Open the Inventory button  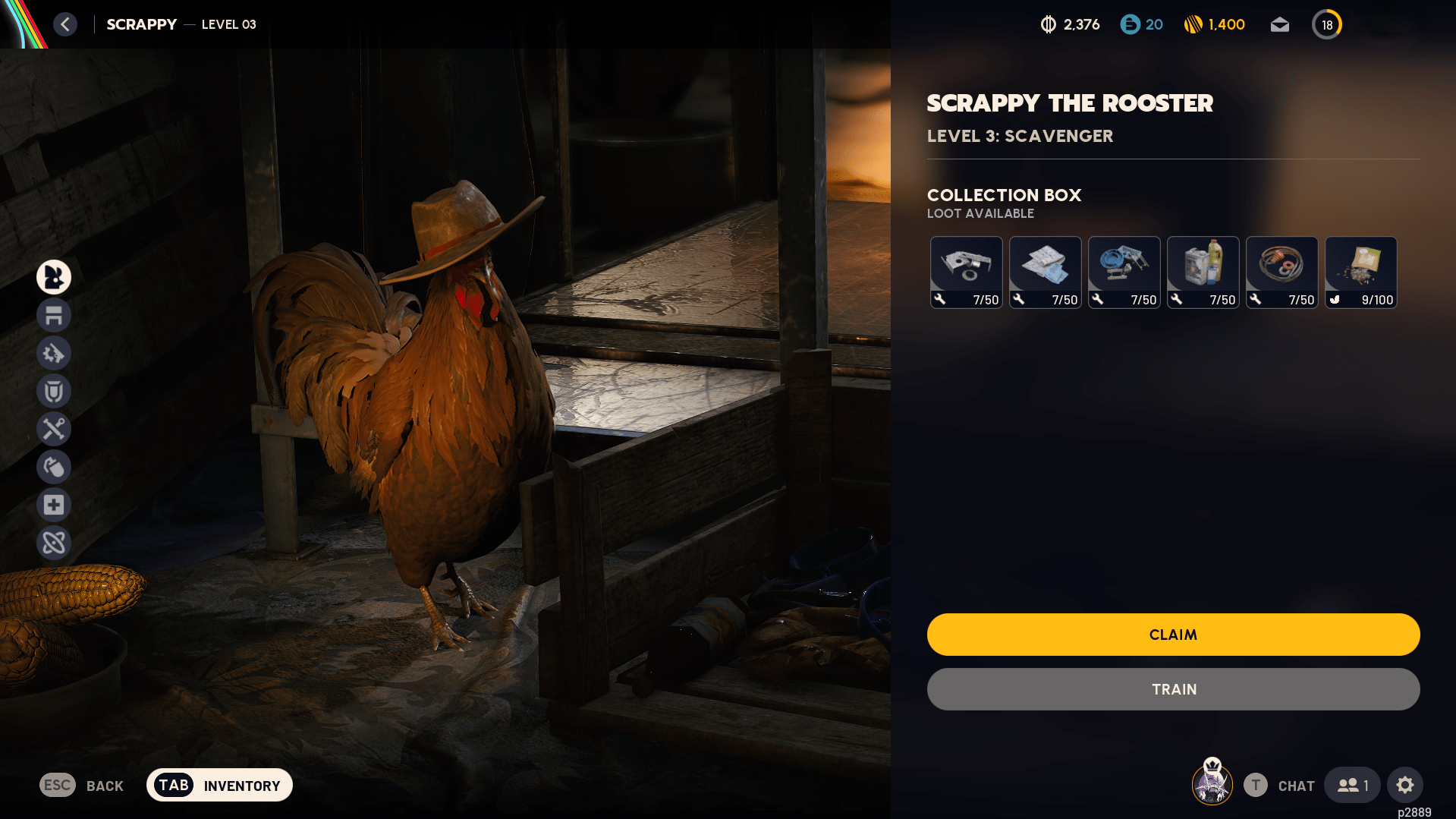coord(219,785)
